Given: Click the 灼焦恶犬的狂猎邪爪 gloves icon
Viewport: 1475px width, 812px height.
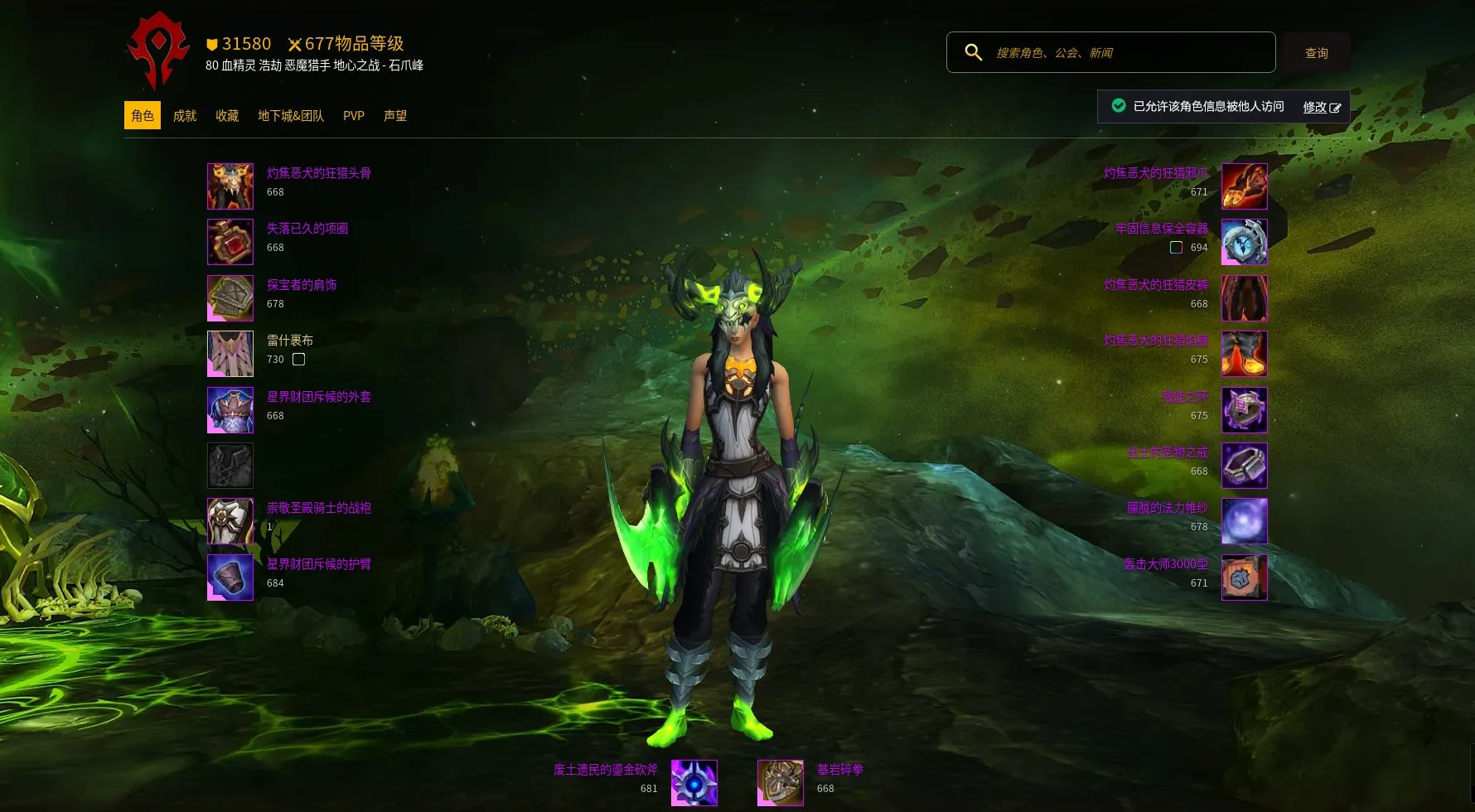Looking at the screenshot, I should [x=1245, y=186].
